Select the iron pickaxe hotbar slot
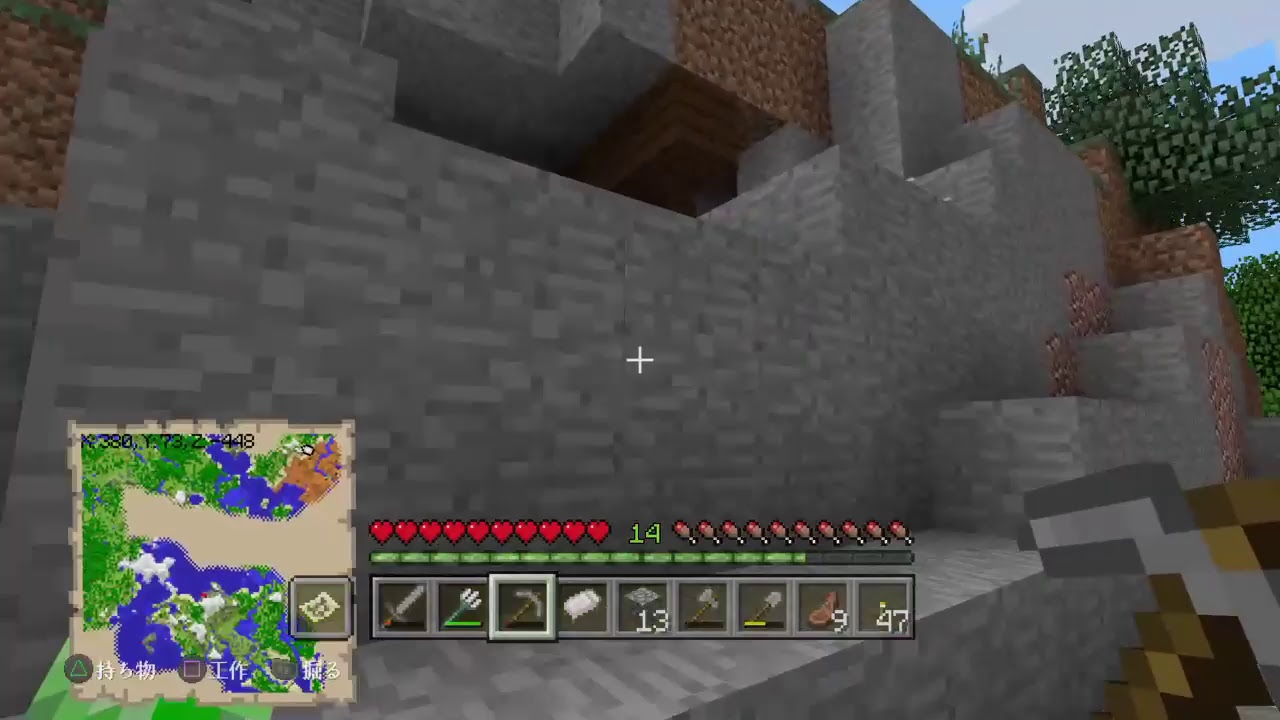The height and width of the screenshot is (720, 1280). point(524,606)
